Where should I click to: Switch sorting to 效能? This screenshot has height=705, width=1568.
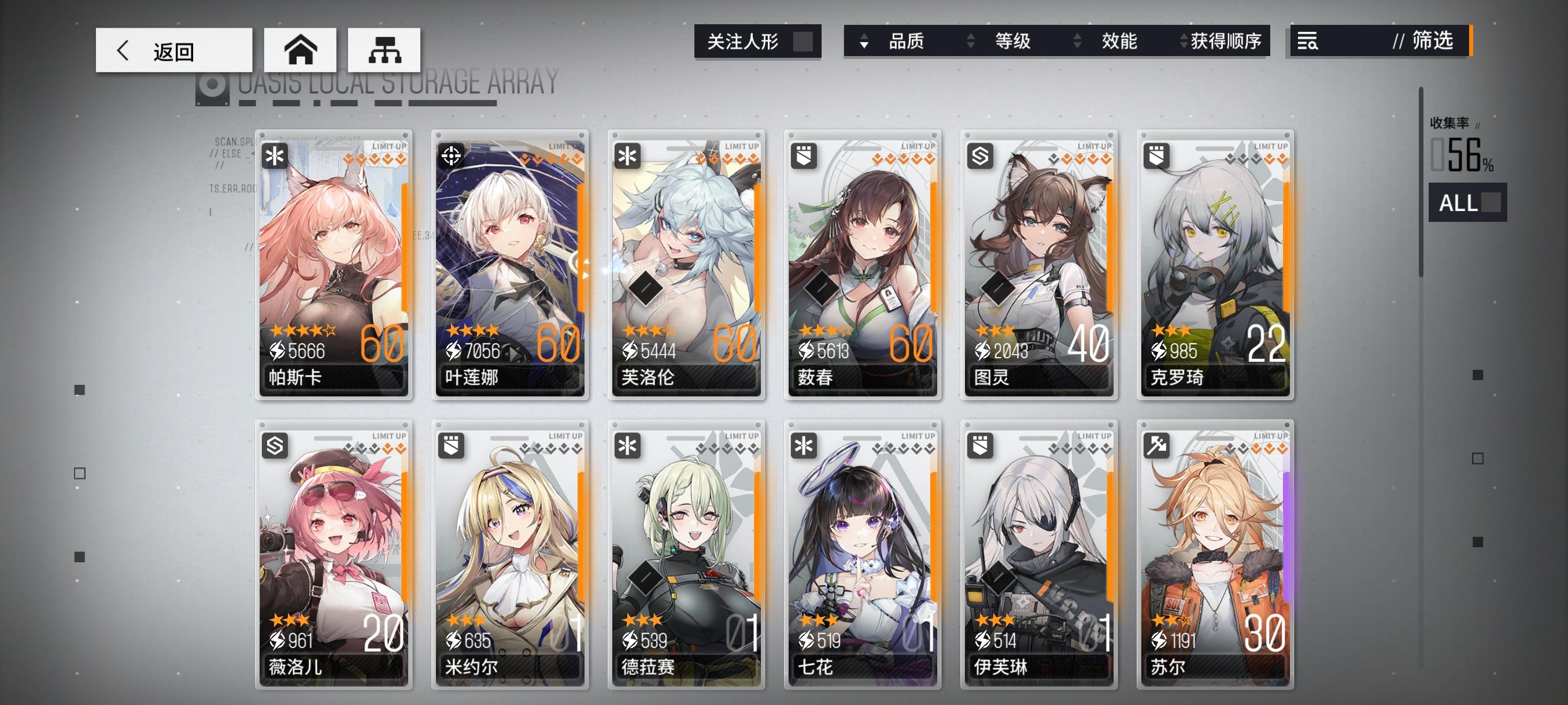pyautogui.click(x=1120, y=42)
